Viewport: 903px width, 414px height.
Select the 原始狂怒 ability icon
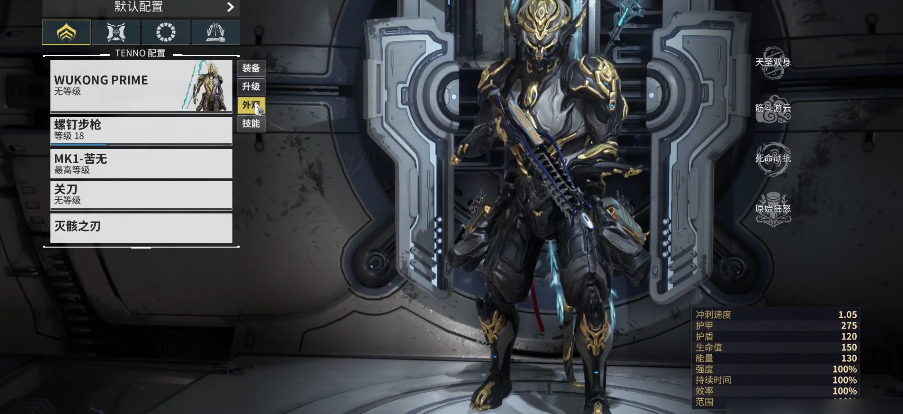click(772, 208)
